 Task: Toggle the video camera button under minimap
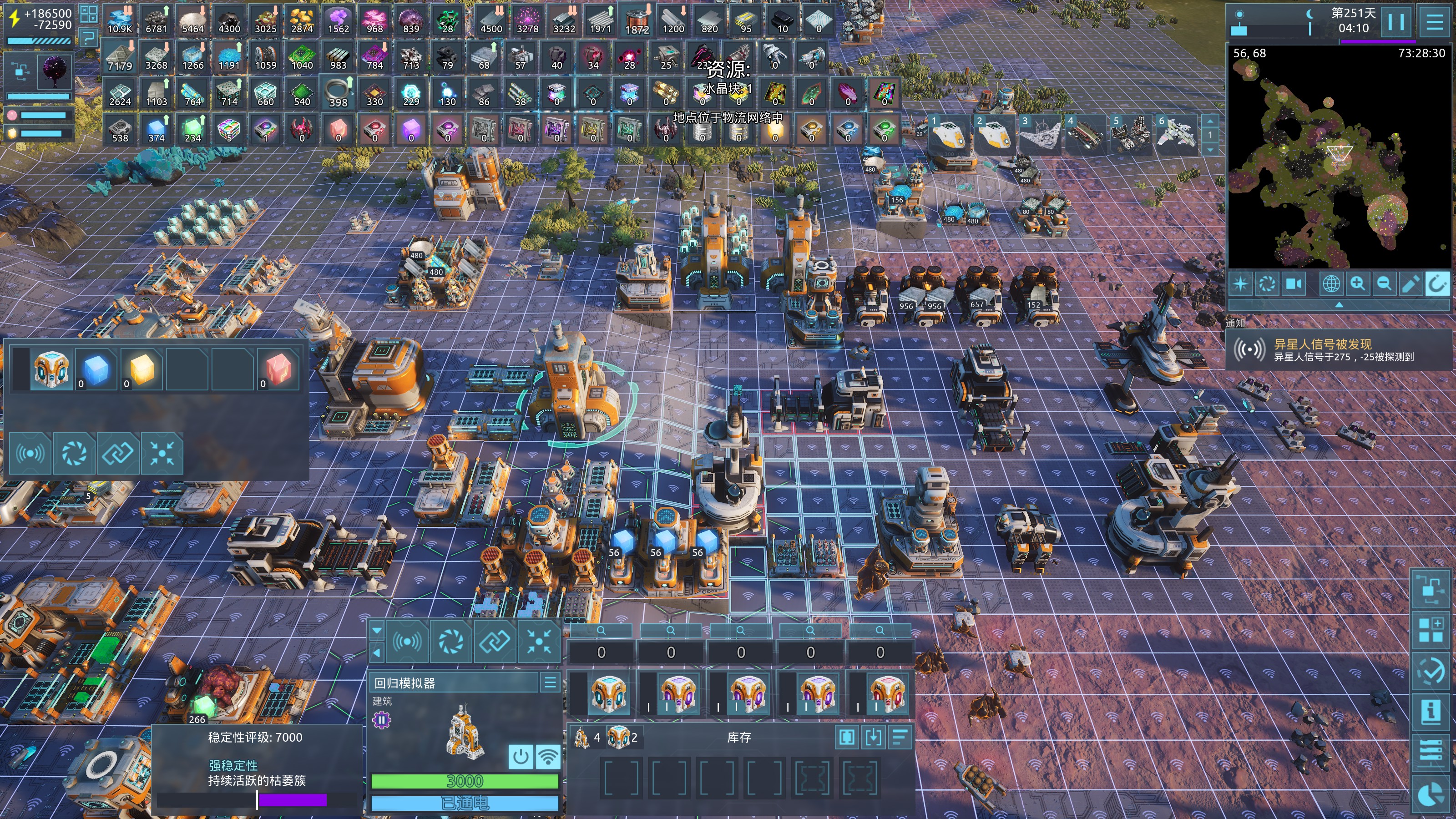pos(1294,283)
